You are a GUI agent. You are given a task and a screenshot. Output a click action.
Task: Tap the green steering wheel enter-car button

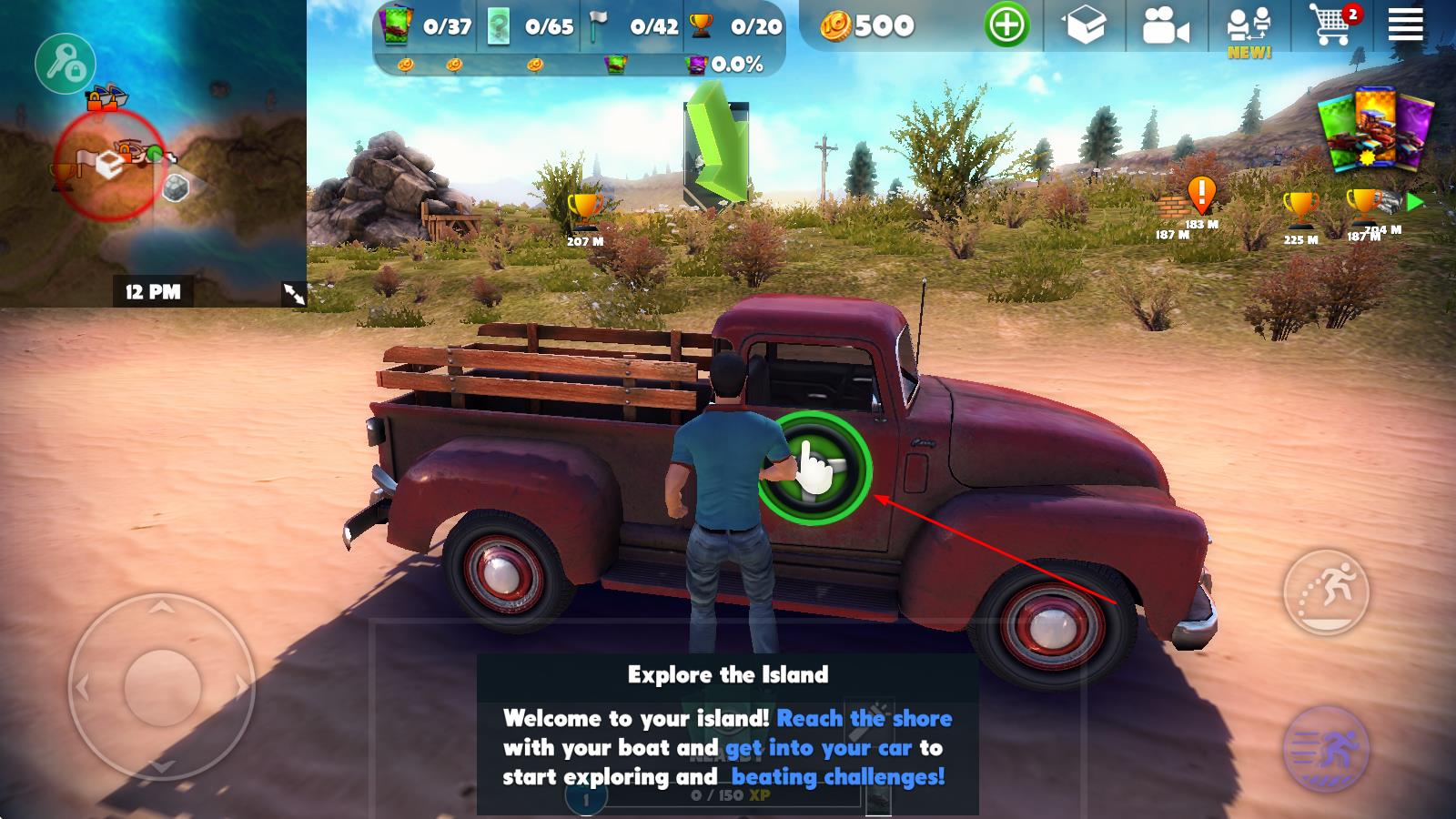tap(814, 469)
